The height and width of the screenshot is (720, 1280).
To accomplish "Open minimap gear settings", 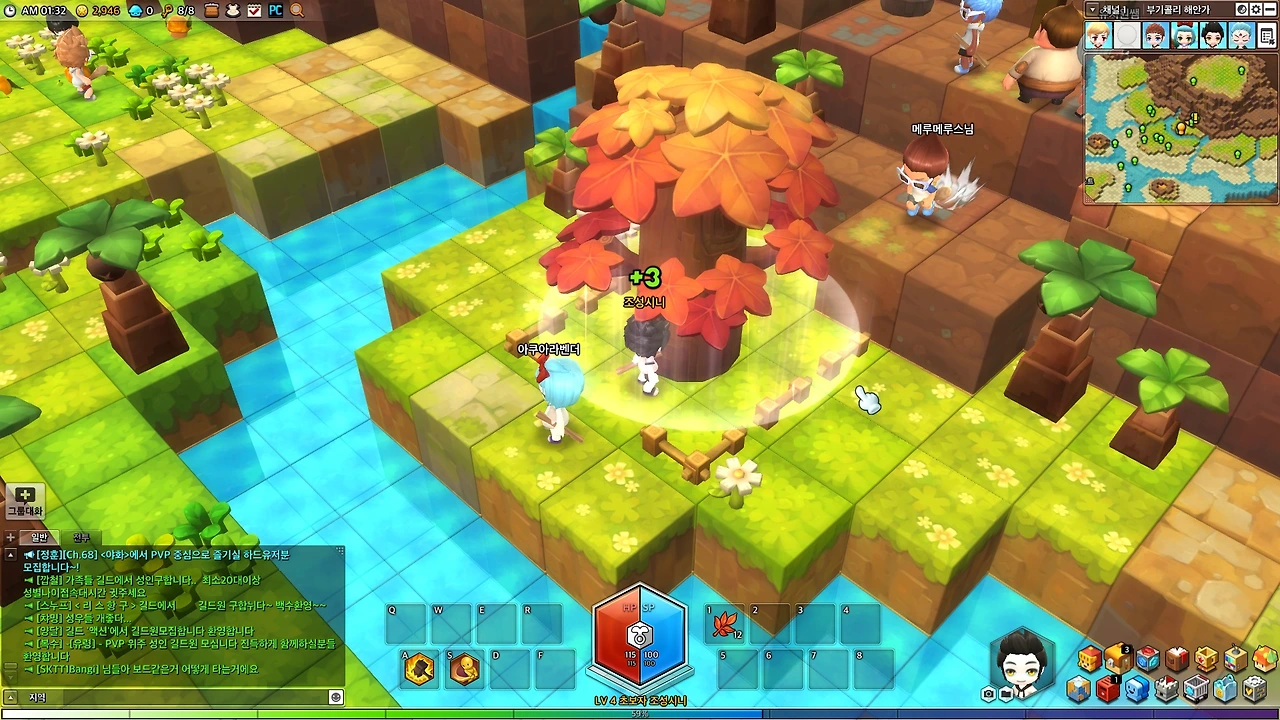I will click(1255, 9).
